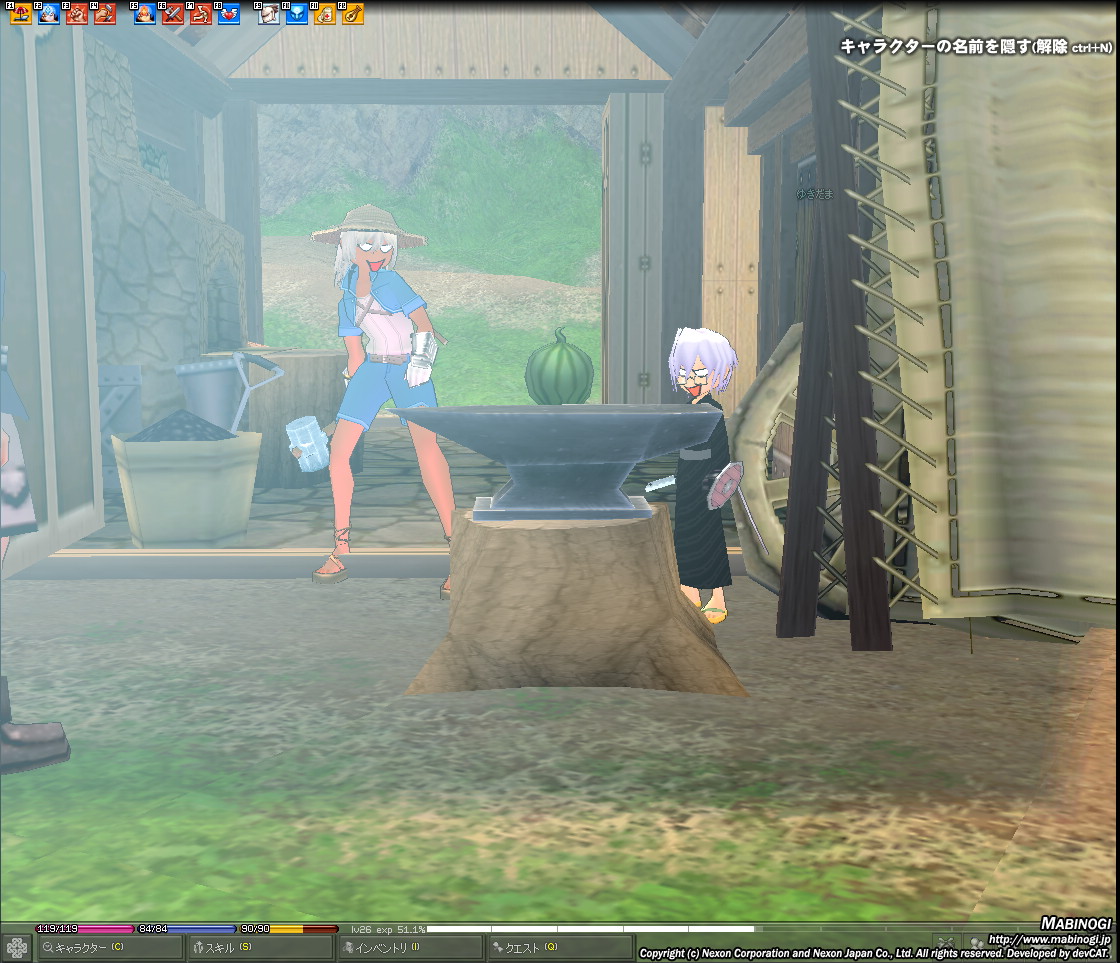Activate the lute music skill (F12)
Screen dimensions: 1120x963
click(353, 14)
